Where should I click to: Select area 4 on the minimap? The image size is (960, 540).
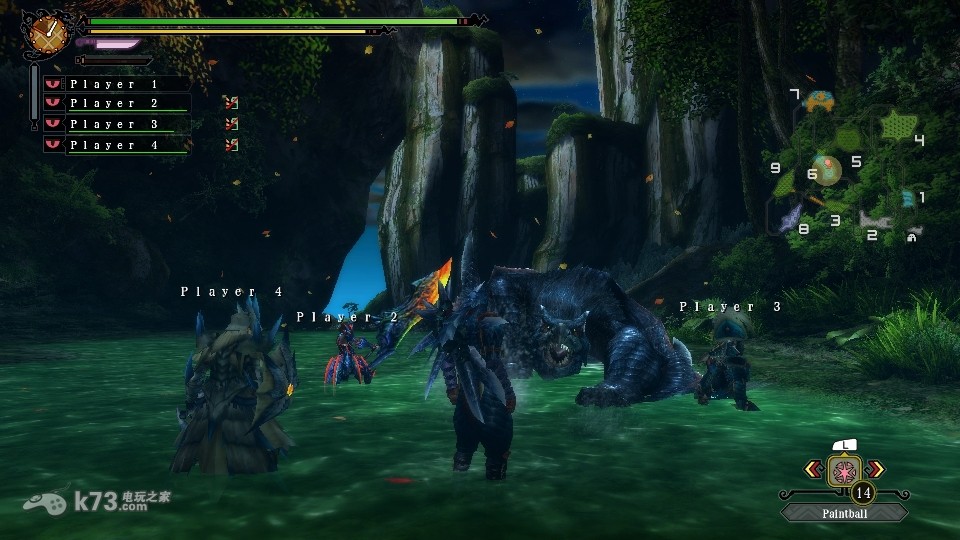[896, 126]
